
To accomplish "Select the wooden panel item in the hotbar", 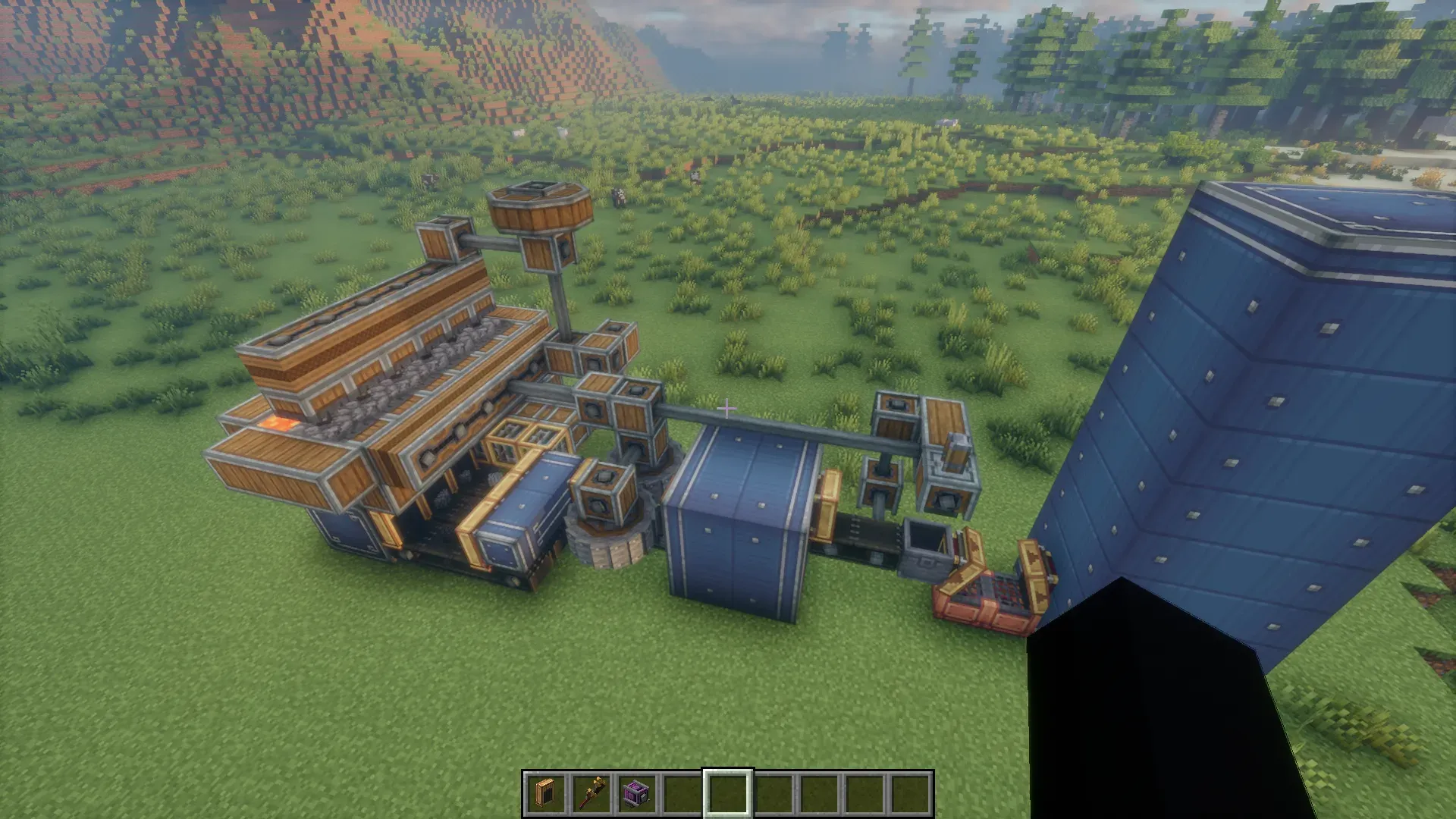I will [x=546, y=794].
